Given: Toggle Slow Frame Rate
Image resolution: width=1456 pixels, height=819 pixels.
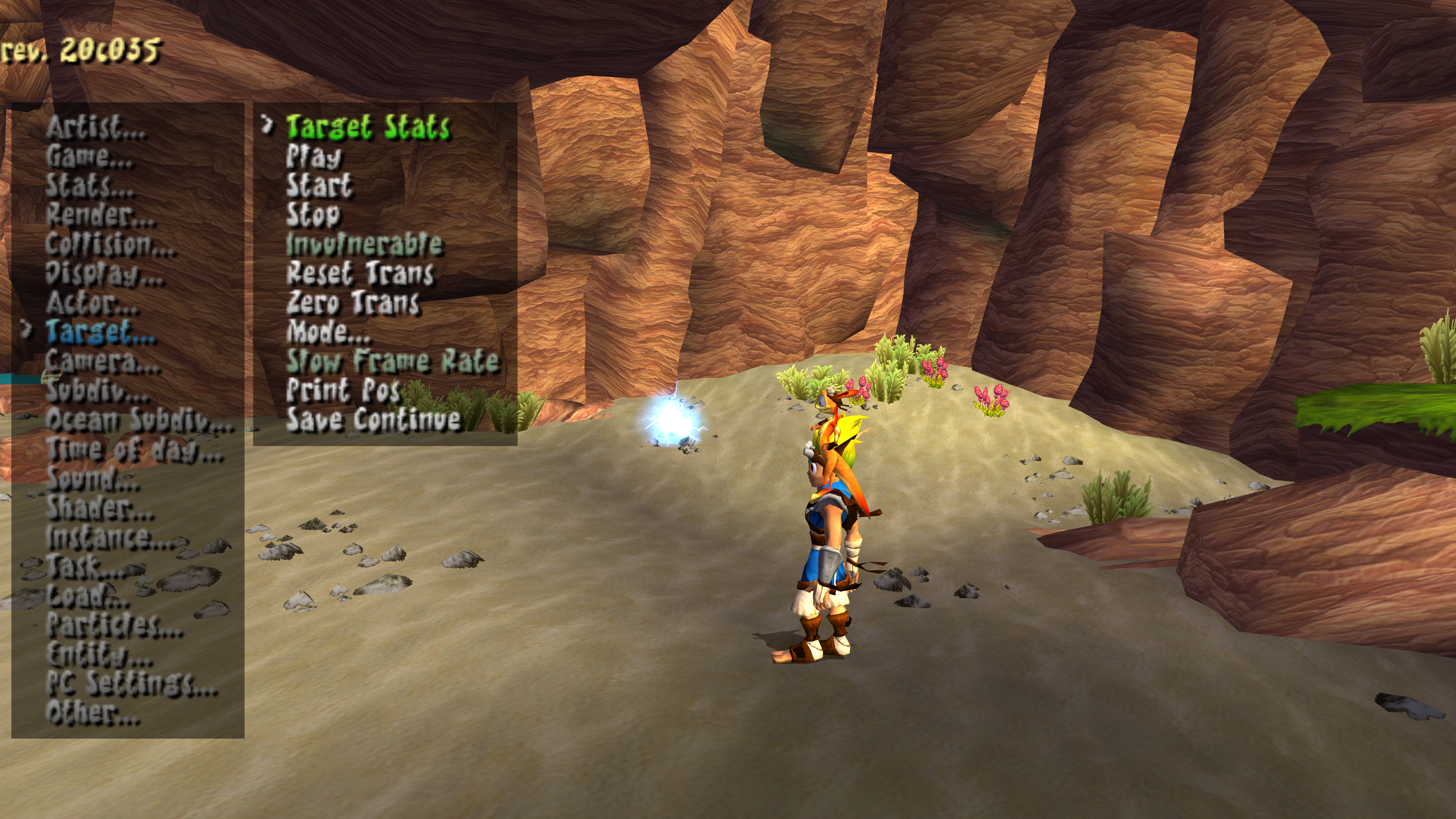Looking at the screenshot, I should (x=392, y=362).
